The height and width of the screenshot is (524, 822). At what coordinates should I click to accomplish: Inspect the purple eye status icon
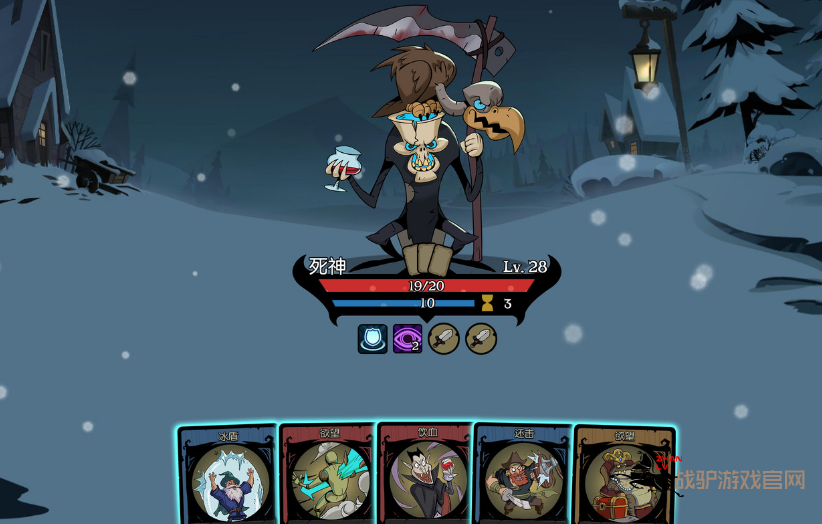click(407, 339)
